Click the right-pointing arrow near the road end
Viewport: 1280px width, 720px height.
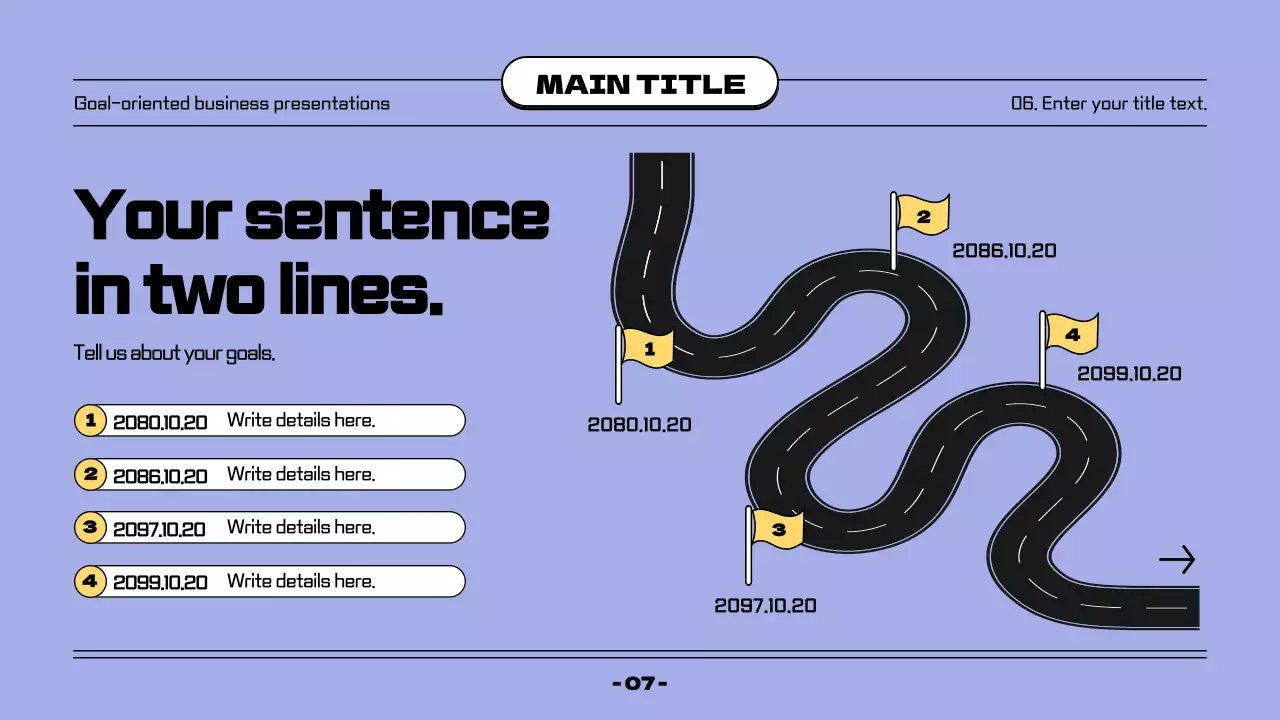tap(1177, 560)
